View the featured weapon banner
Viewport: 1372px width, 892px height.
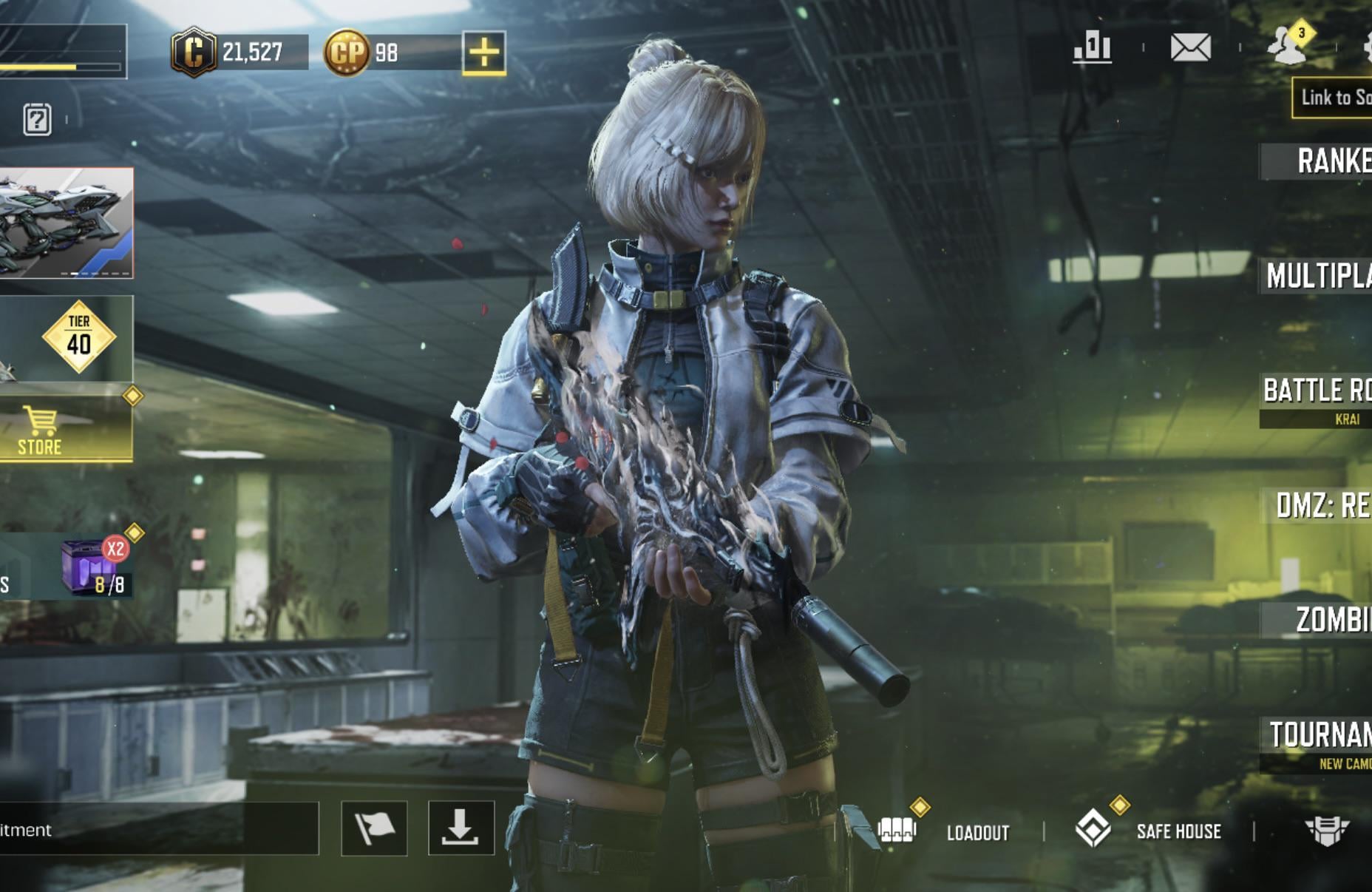tap(66, 223)
